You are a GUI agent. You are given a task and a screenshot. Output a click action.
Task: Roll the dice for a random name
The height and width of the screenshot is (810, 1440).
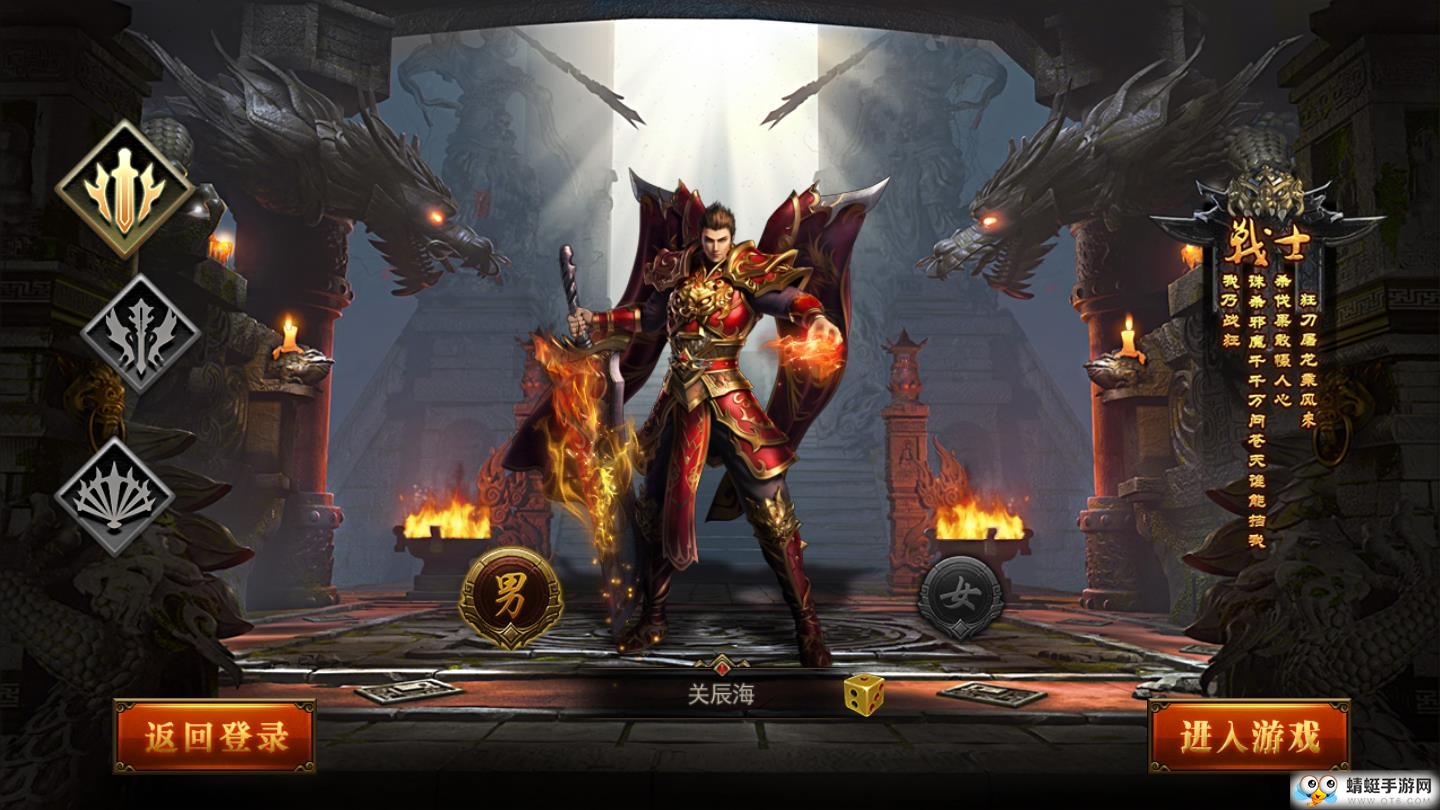tap(862, 694)
